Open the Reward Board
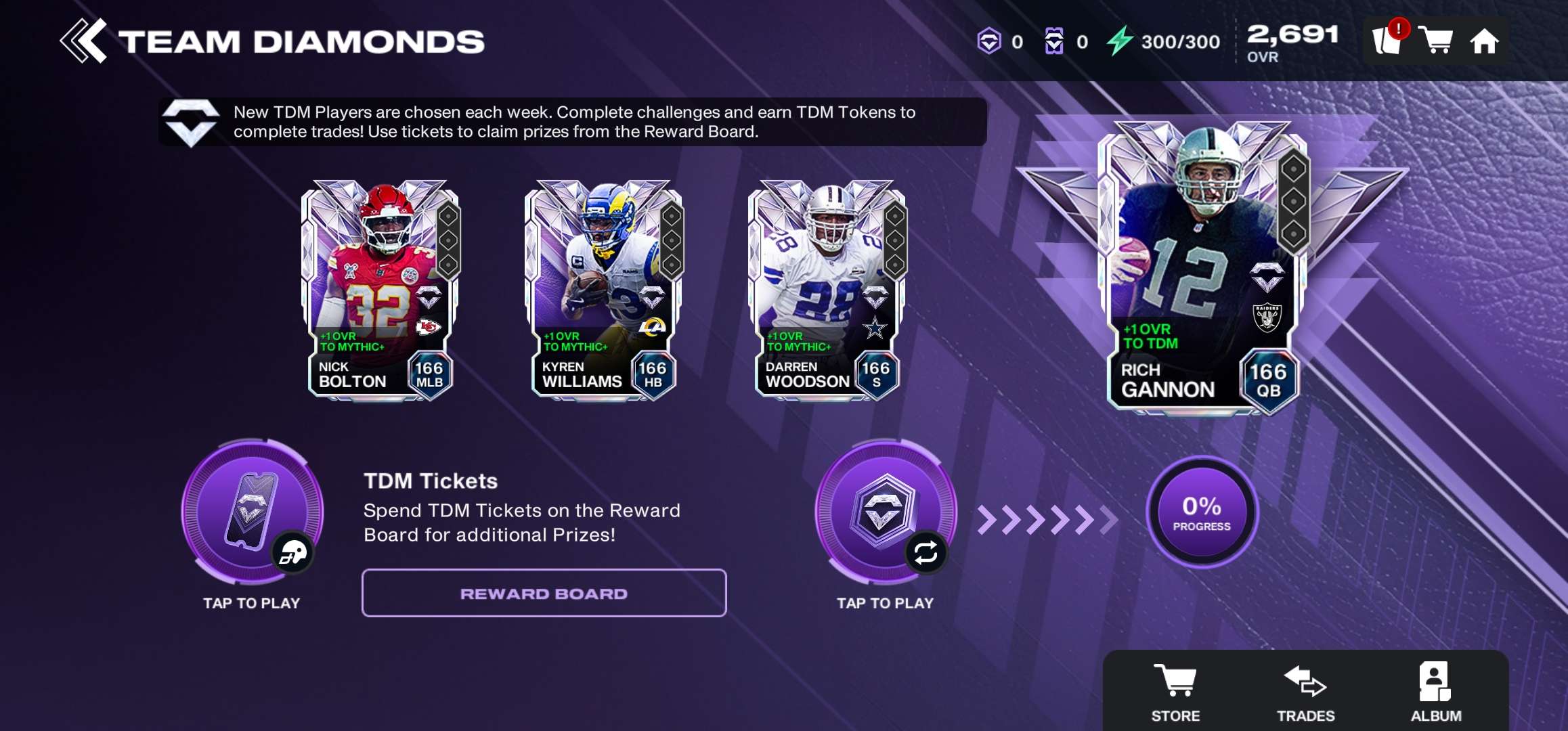Image resolution: width=1568 pixels, height=731 pixels. pyautogui.click(x=544, y=594)
